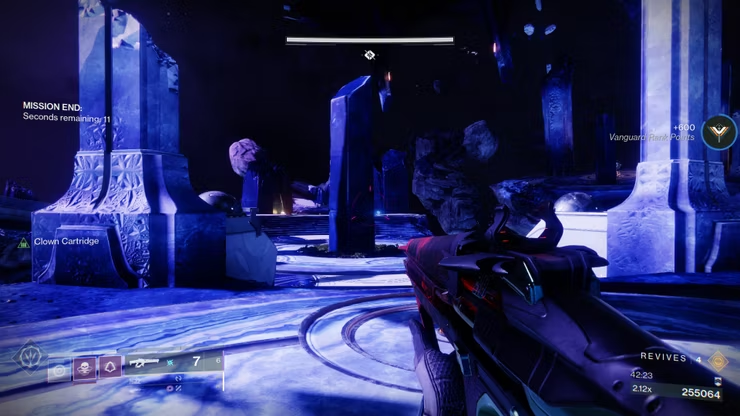Select the grenade ability icon with concentric circles
This screenshot has height=416, width=740.
click(59, 367)
